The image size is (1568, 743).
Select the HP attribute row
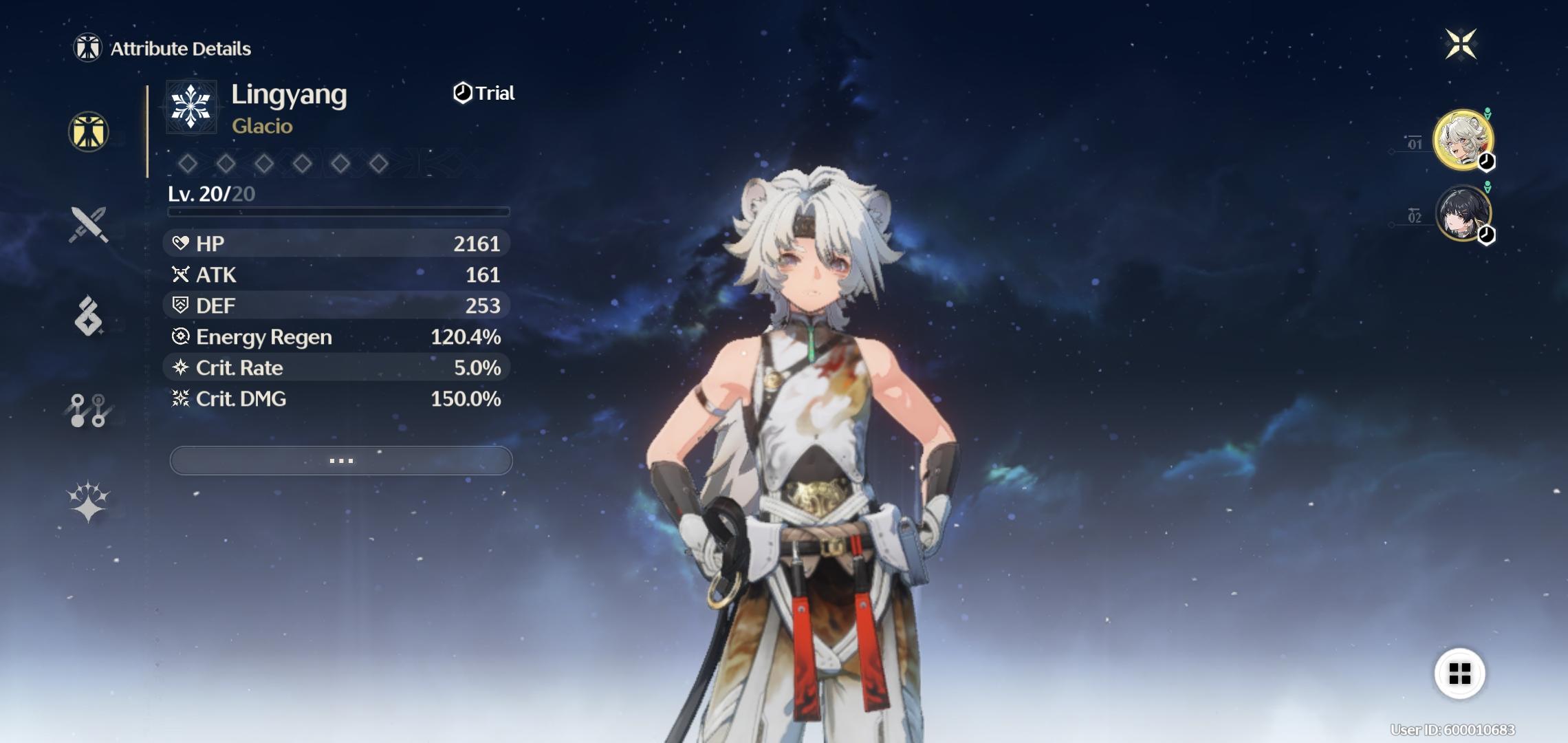point(337,244)
